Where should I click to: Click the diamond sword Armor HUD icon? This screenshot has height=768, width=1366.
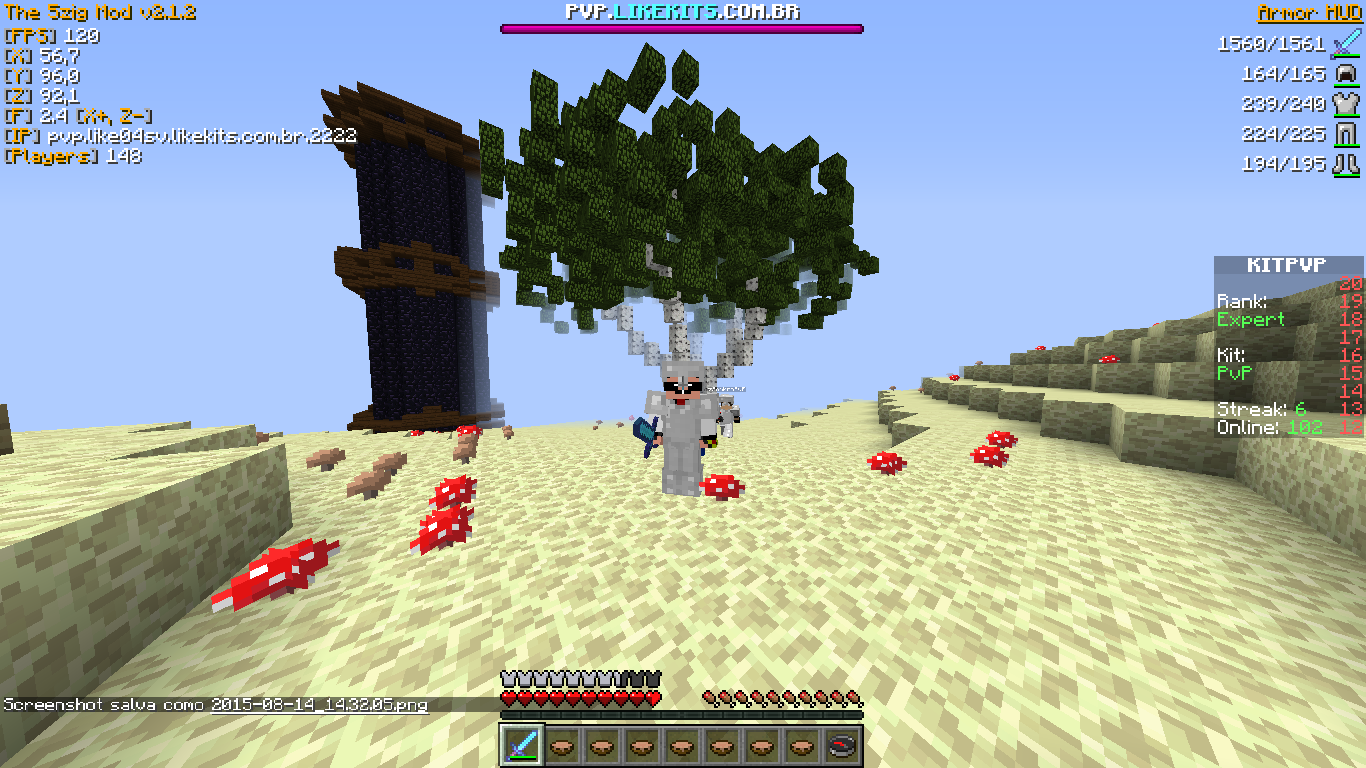click(1346, 44)
